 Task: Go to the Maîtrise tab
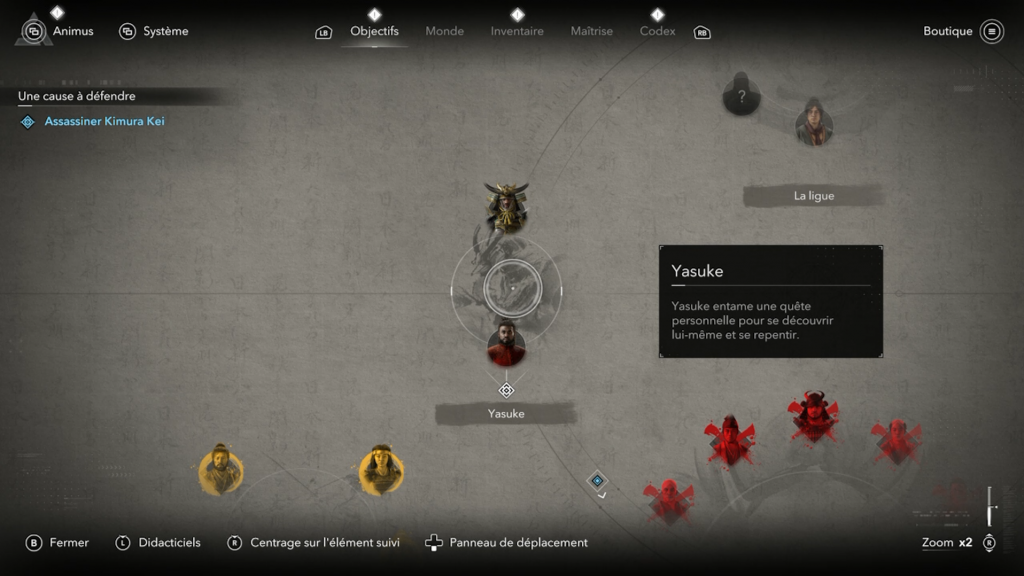(591, 31)
